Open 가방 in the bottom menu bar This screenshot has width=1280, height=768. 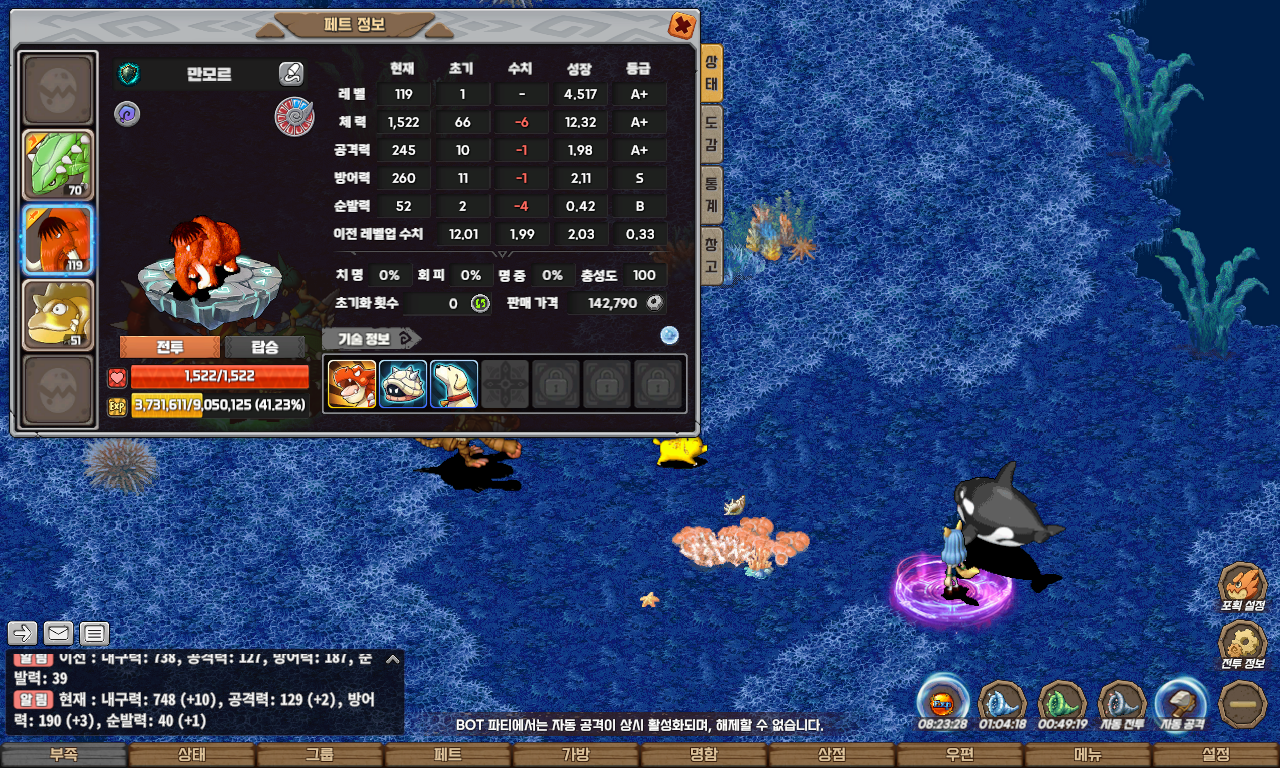575,755
